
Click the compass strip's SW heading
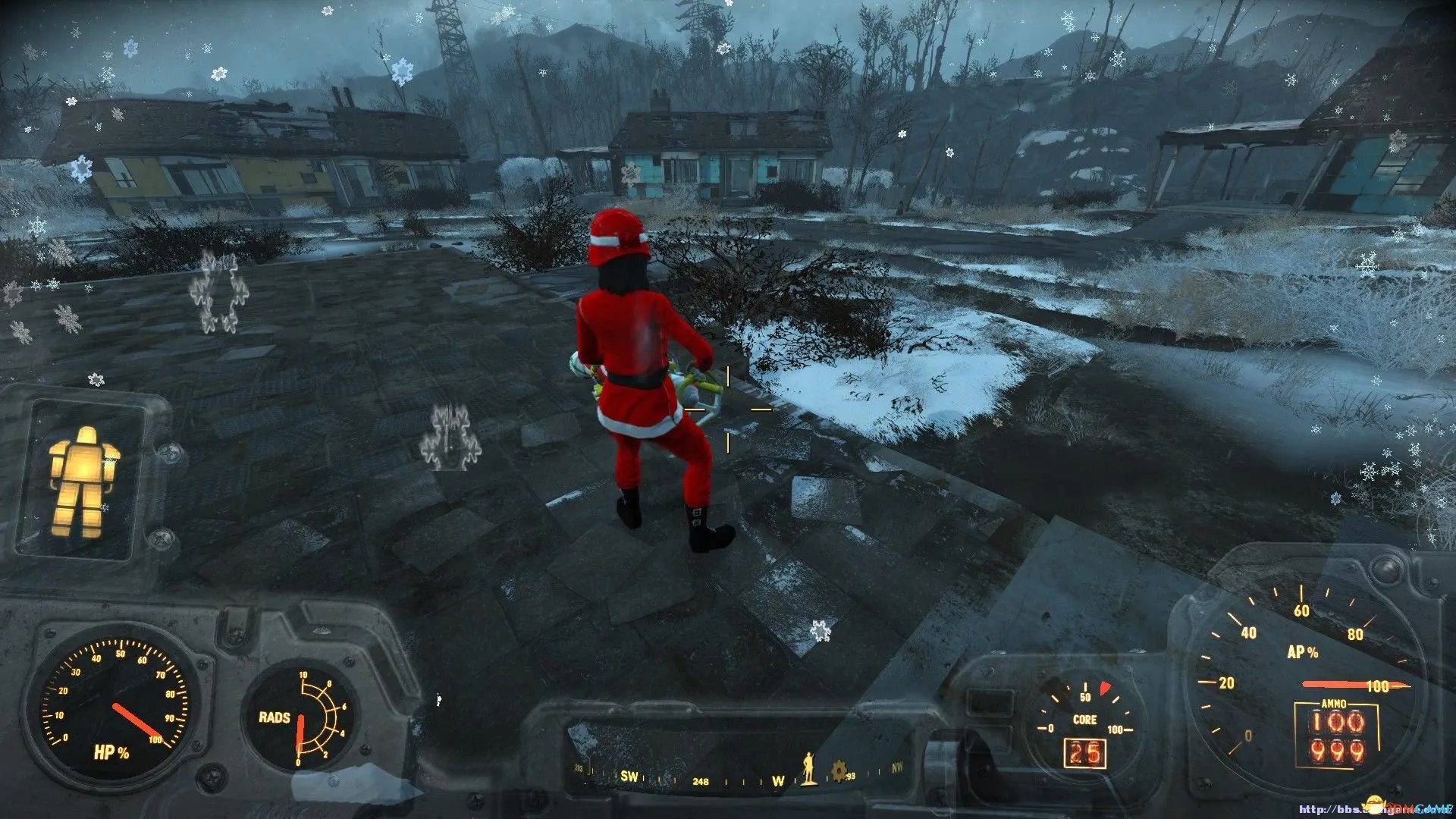click(629, 776)
